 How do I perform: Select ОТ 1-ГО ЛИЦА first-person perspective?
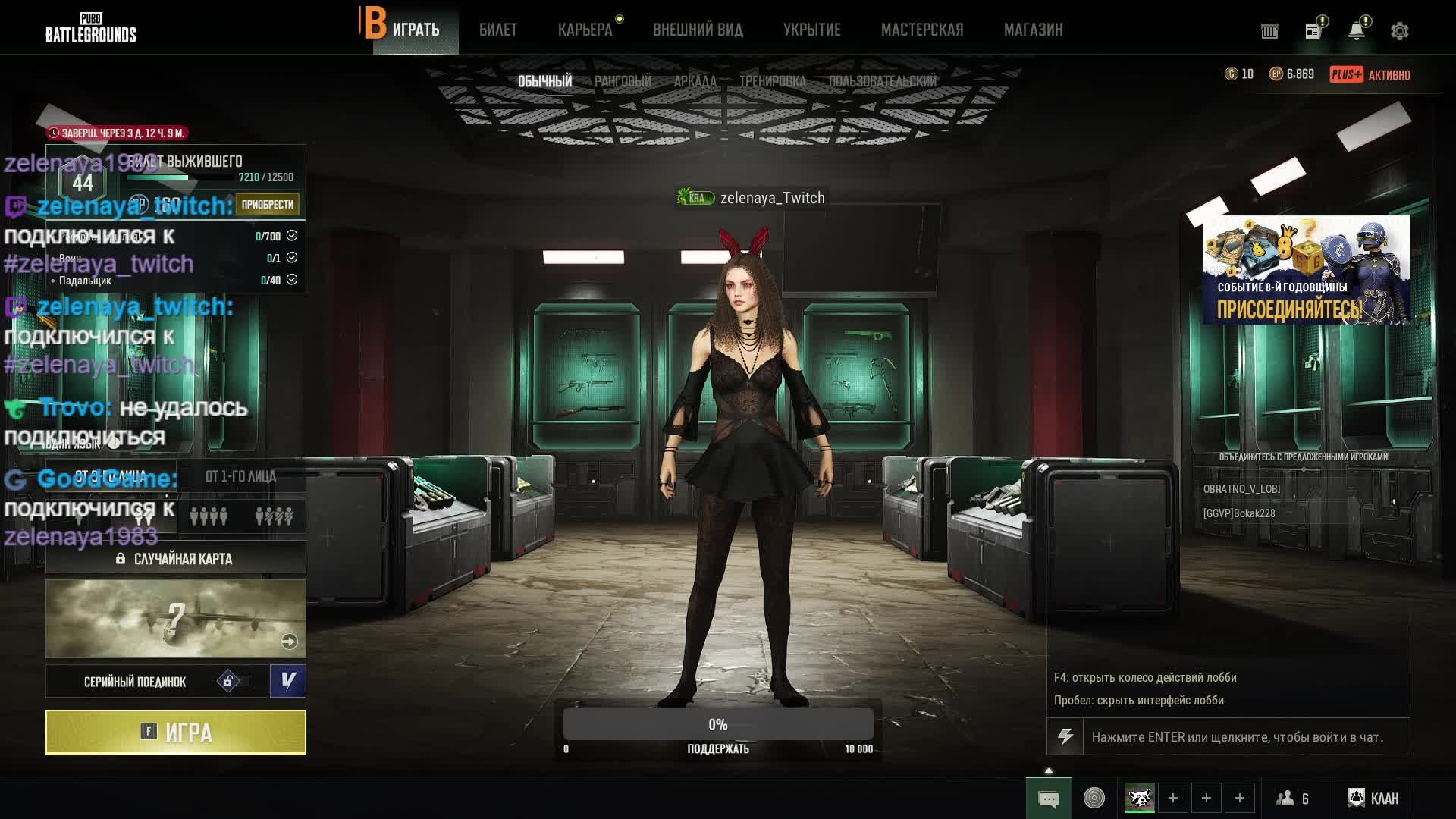(240, 476)
